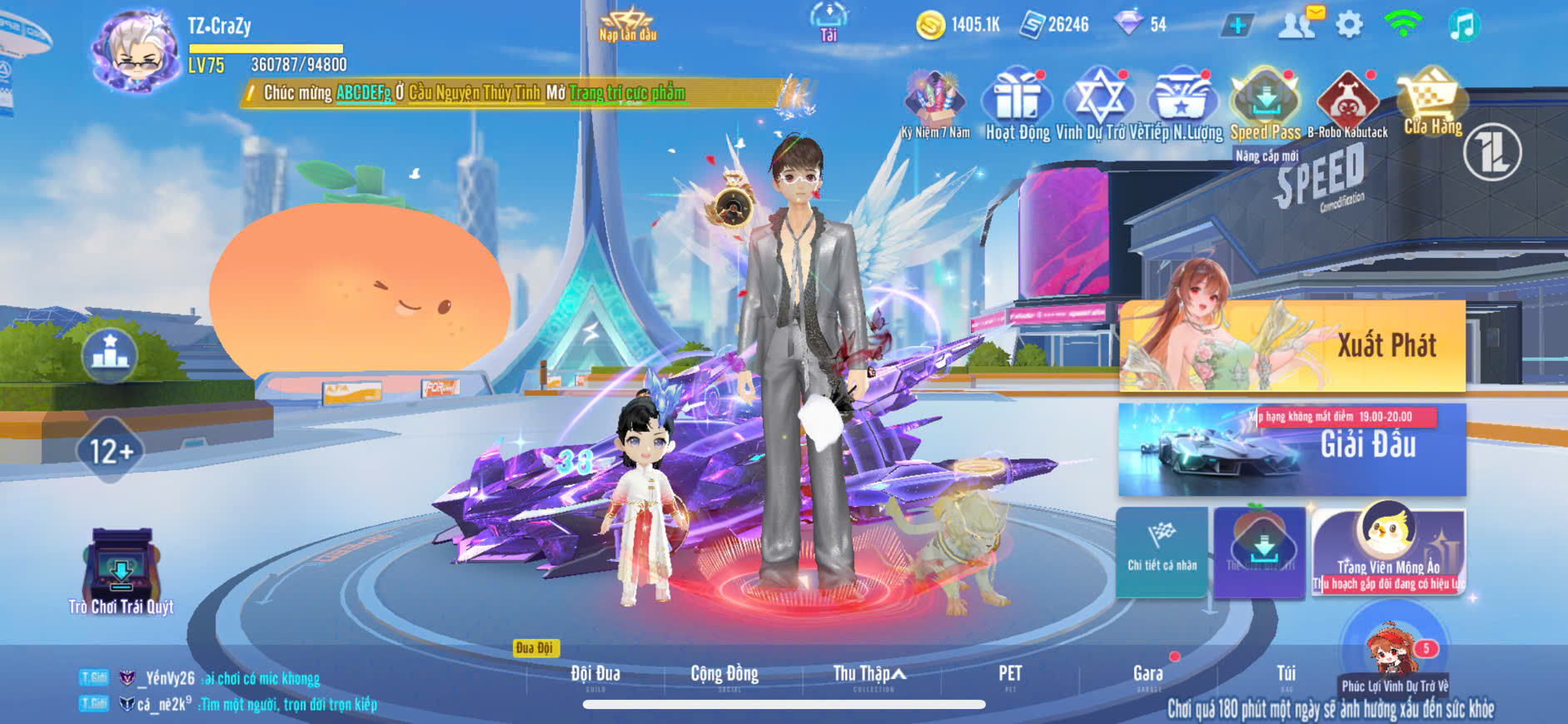Image resolution: width=1568 pixels, height=724 pixels.
Task: Enter the Giải Đấu tournament mode
Action: click(1292, 449)
